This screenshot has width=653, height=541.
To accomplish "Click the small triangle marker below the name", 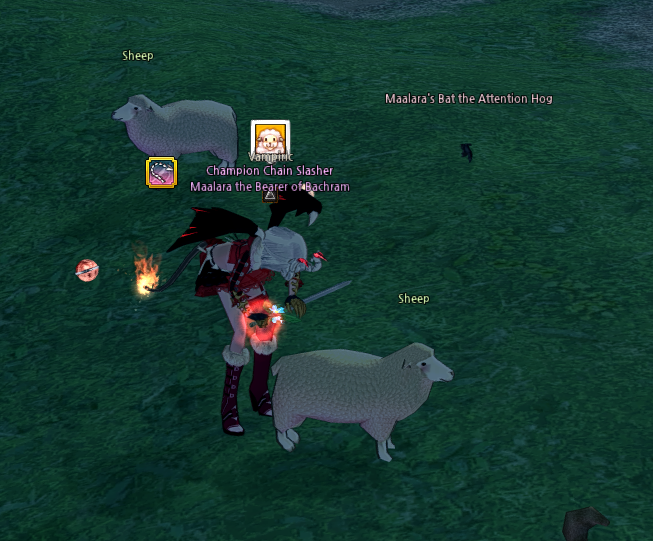I will coord(269,196).
